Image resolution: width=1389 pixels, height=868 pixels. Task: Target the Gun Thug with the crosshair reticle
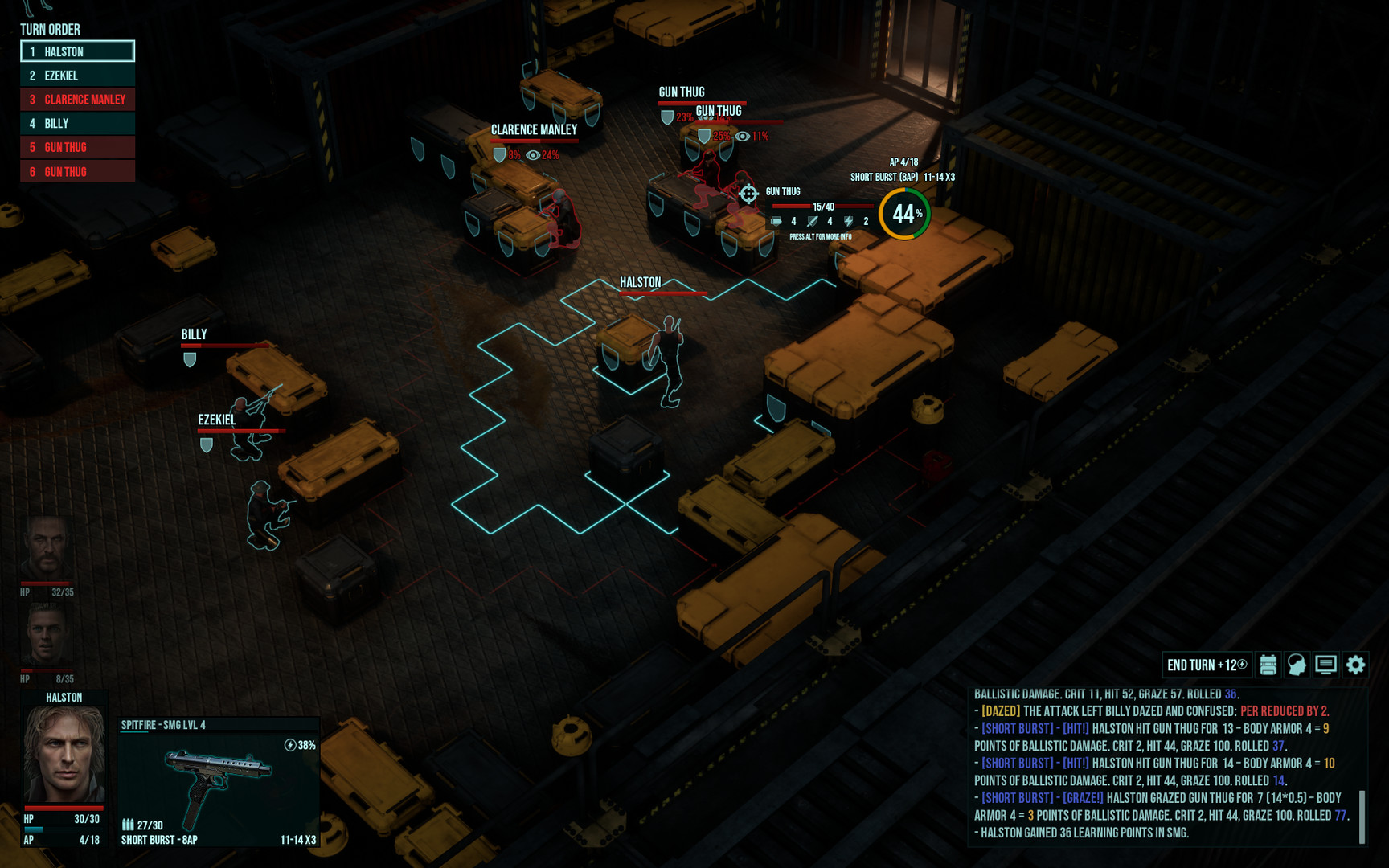click(748, 193)
